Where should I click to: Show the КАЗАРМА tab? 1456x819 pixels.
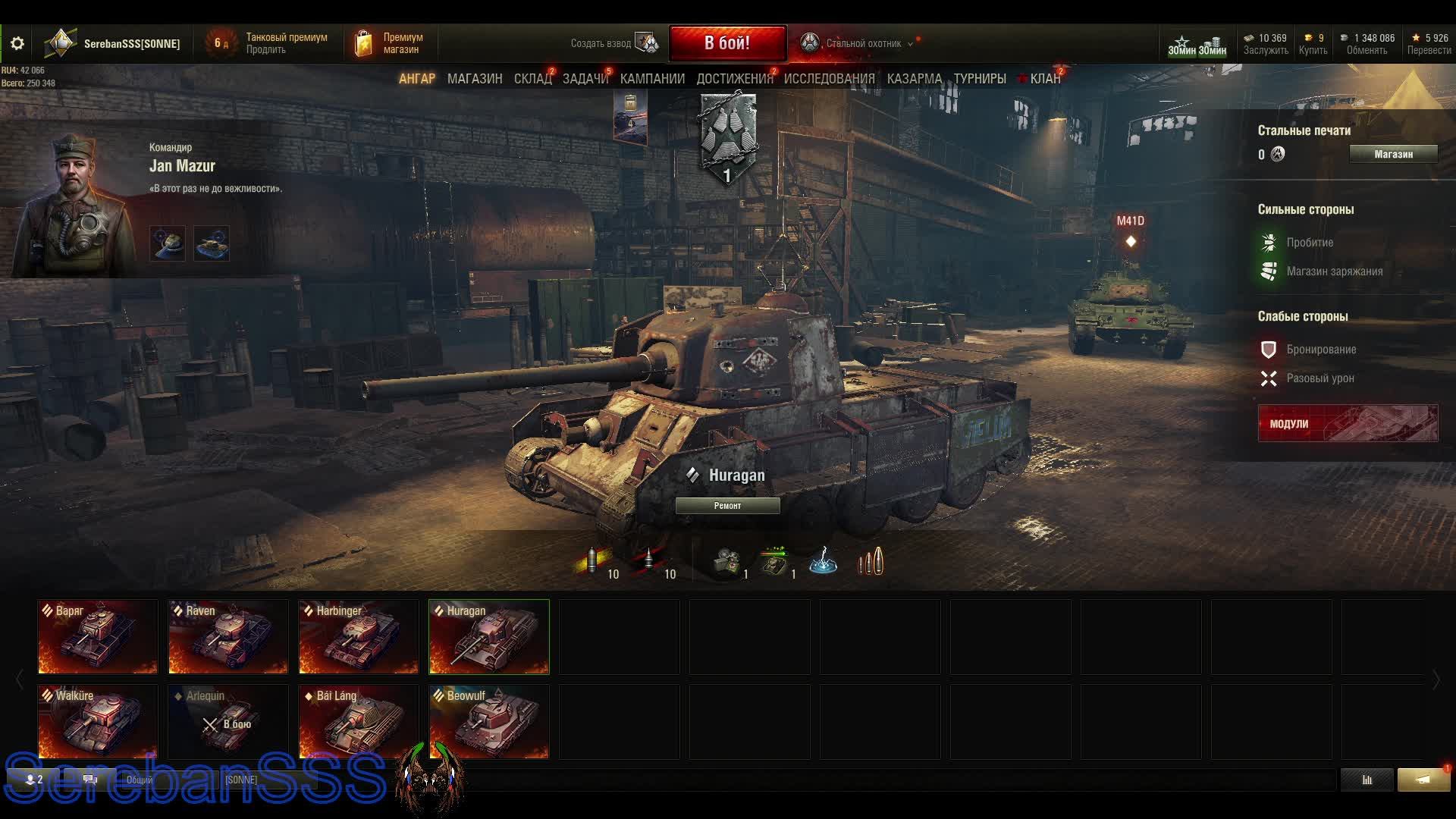tap(914, 79)
